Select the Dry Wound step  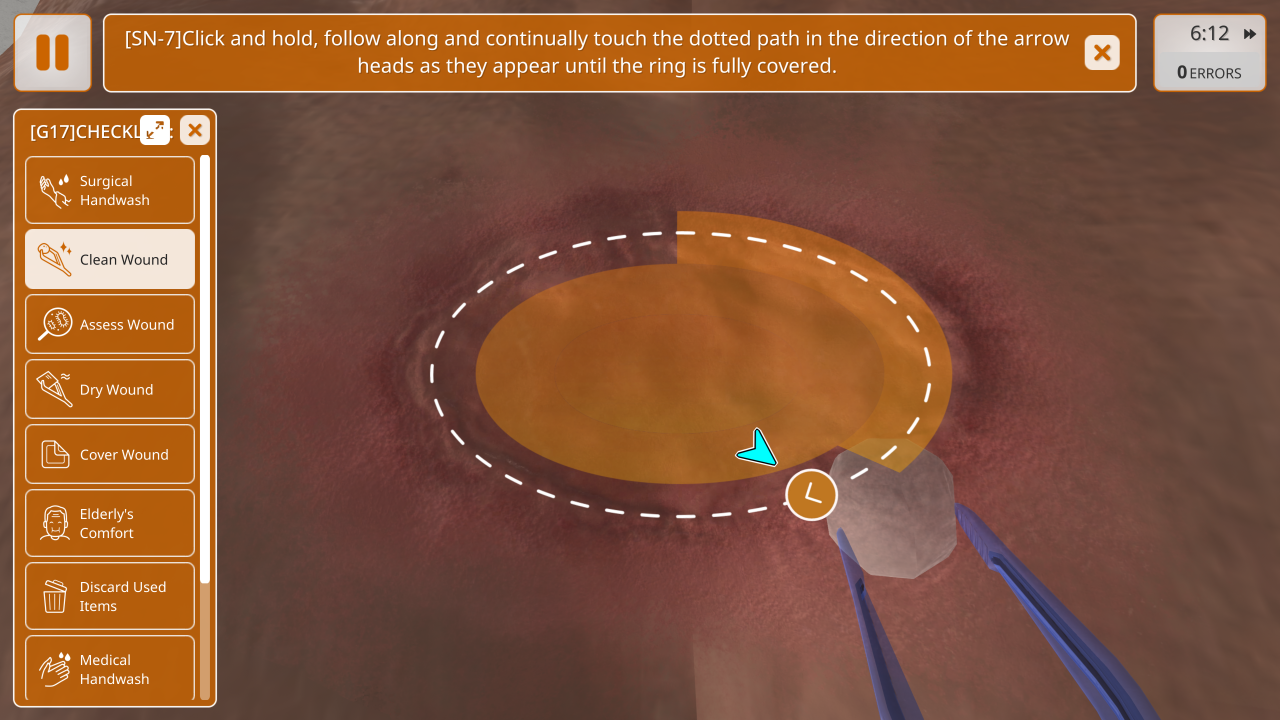pyautogui.click(x=110, y=389)
